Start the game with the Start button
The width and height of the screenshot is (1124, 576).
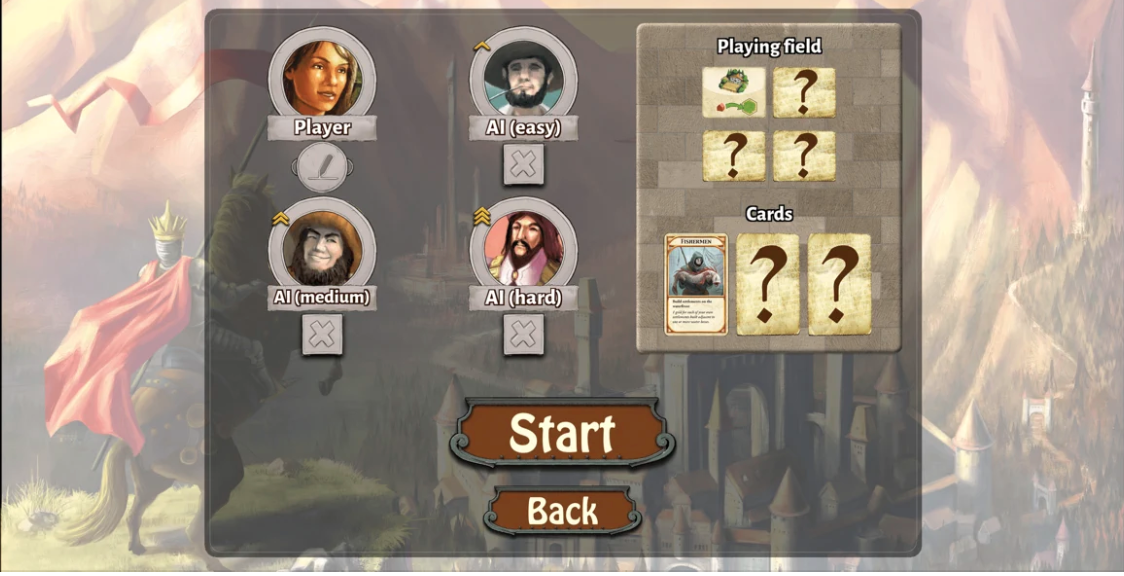[562, 433]
